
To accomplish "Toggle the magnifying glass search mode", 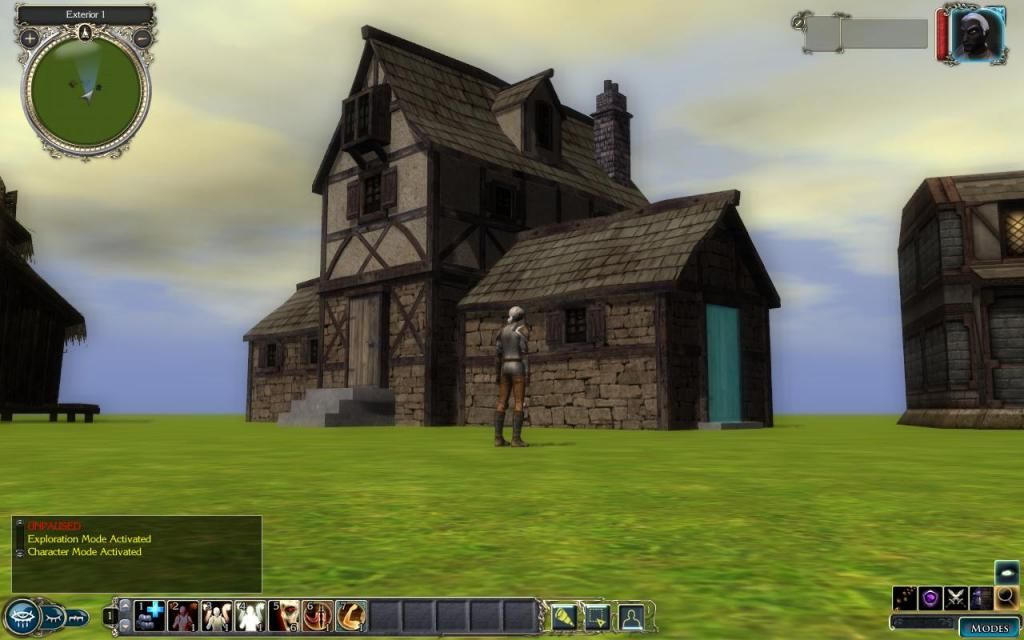I will (1006, 598).
